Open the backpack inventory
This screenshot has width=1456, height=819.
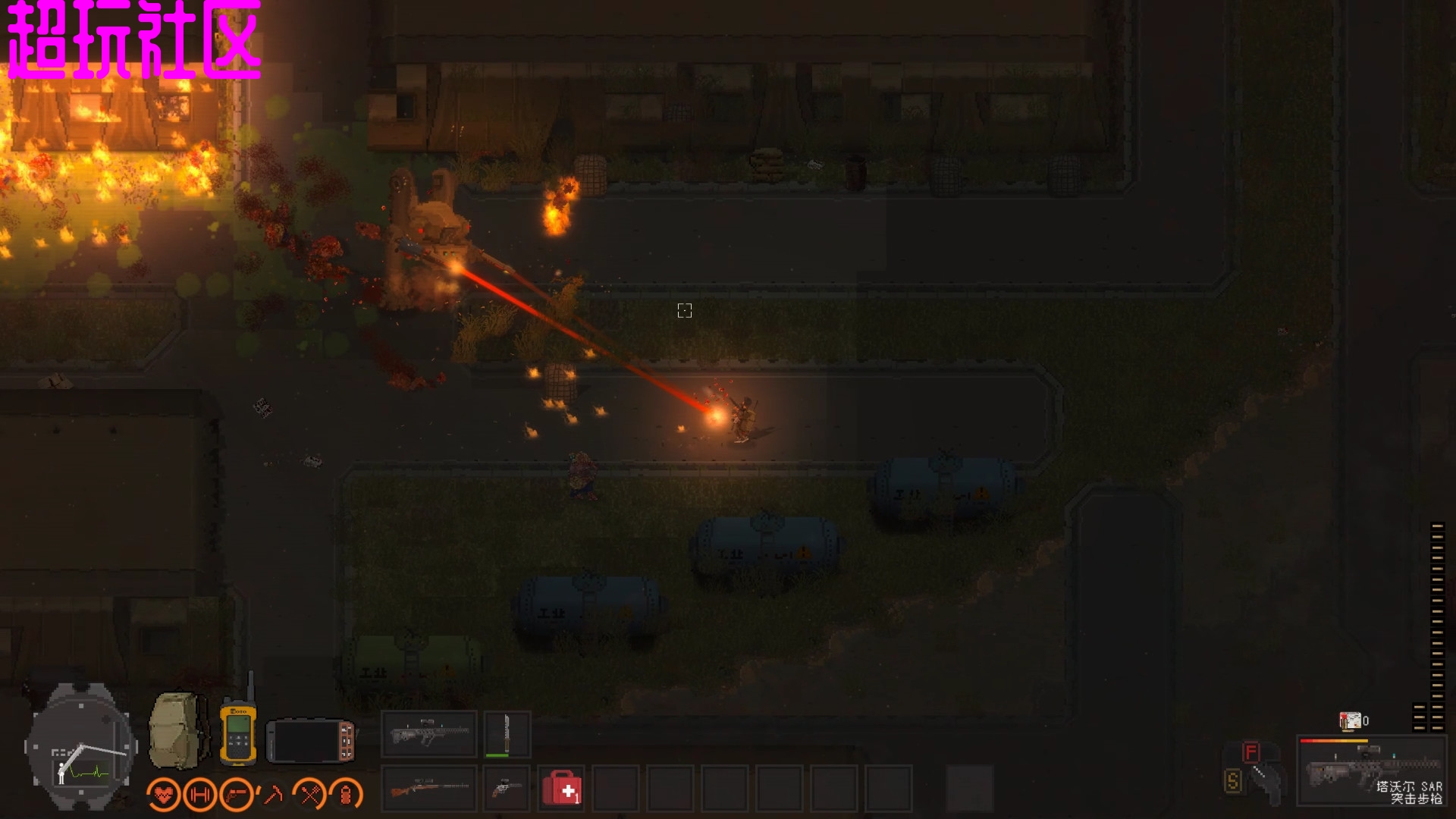pyautogui.click(x=177, y=731)
